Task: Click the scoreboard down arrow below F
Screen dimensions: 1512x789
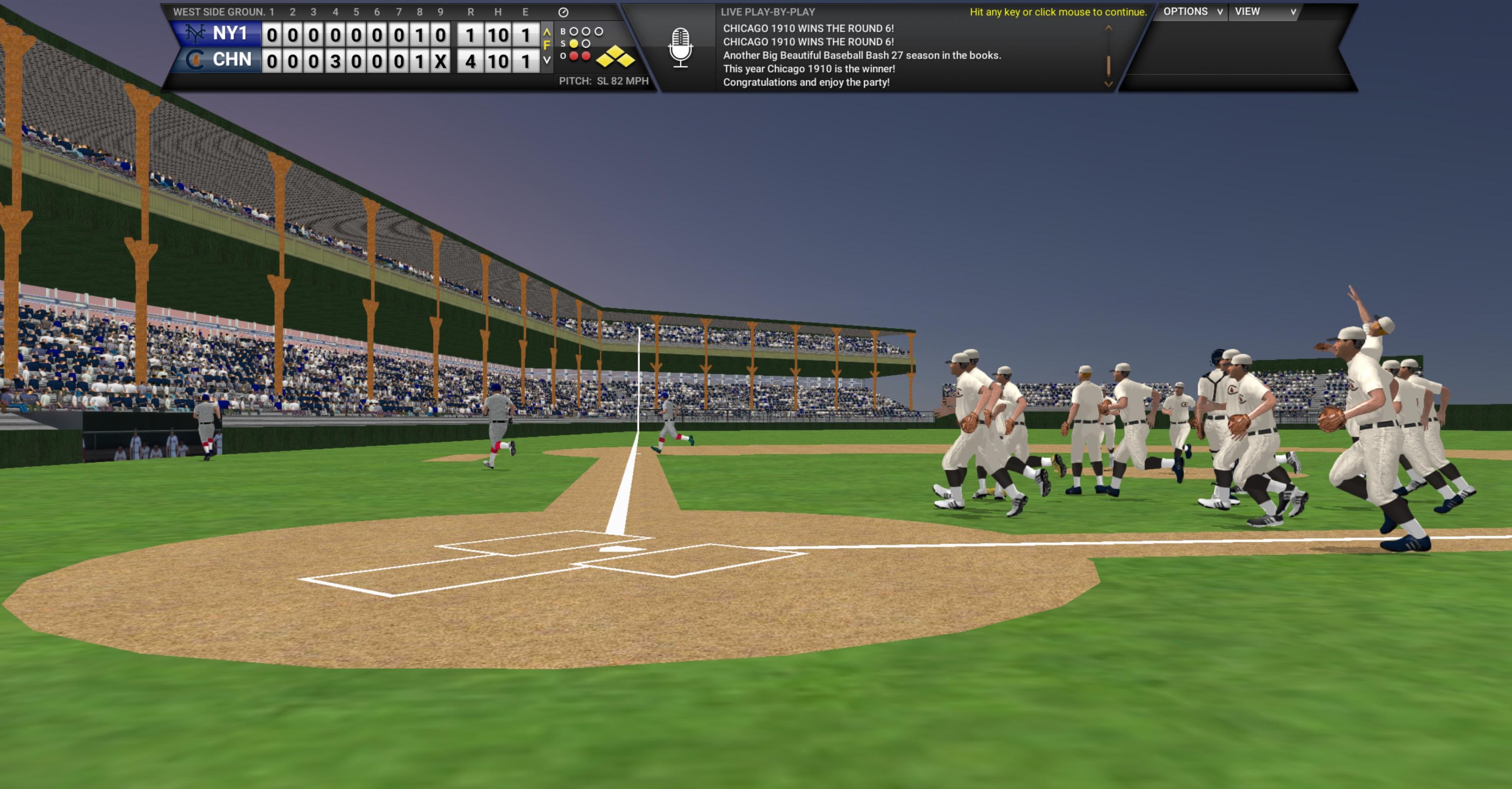Action: pyautogui.click(x=547, y=60)
